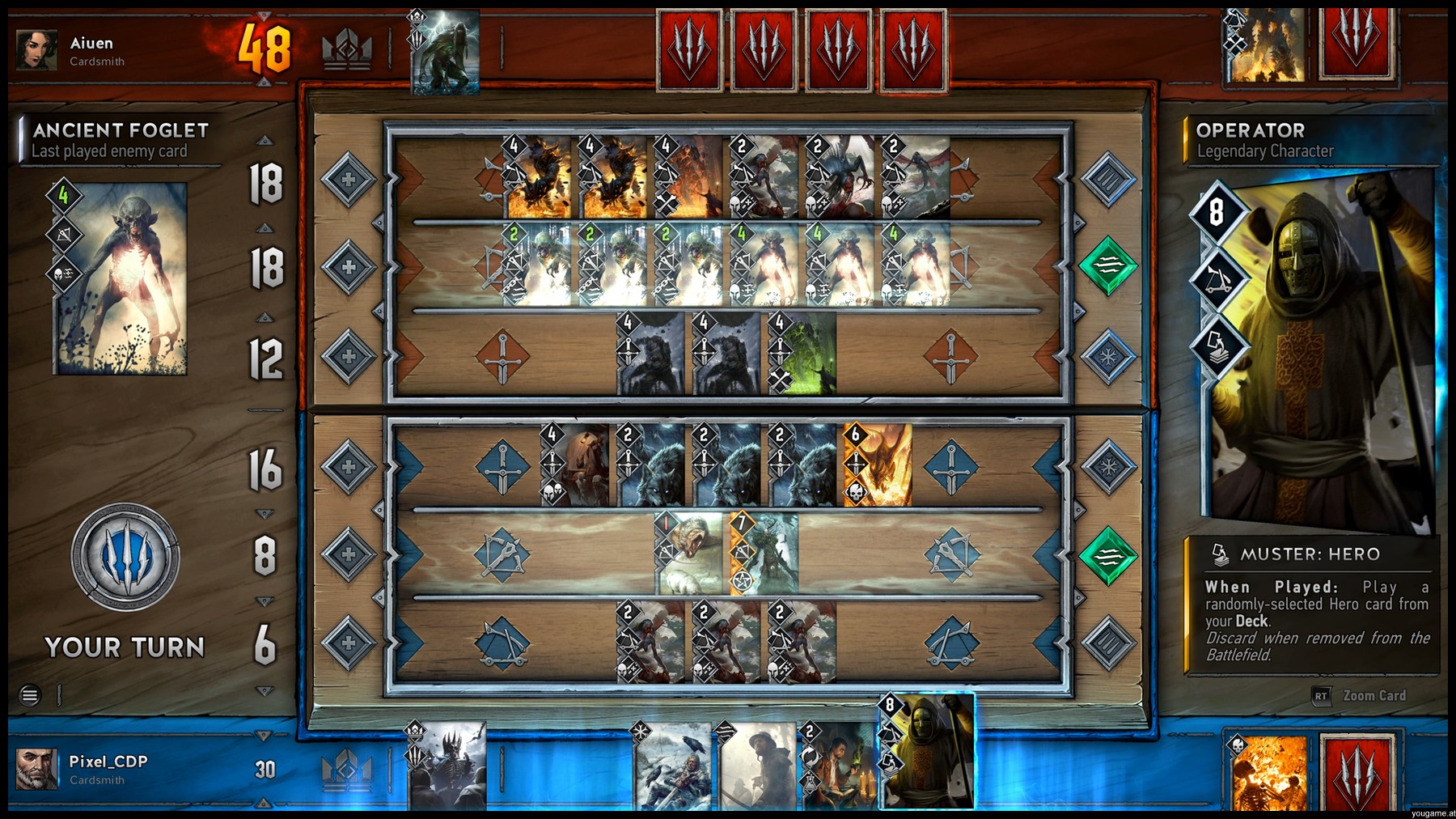
Task: Open Aiuen's graveyard pile
Action: click(x=1265, y=45)
